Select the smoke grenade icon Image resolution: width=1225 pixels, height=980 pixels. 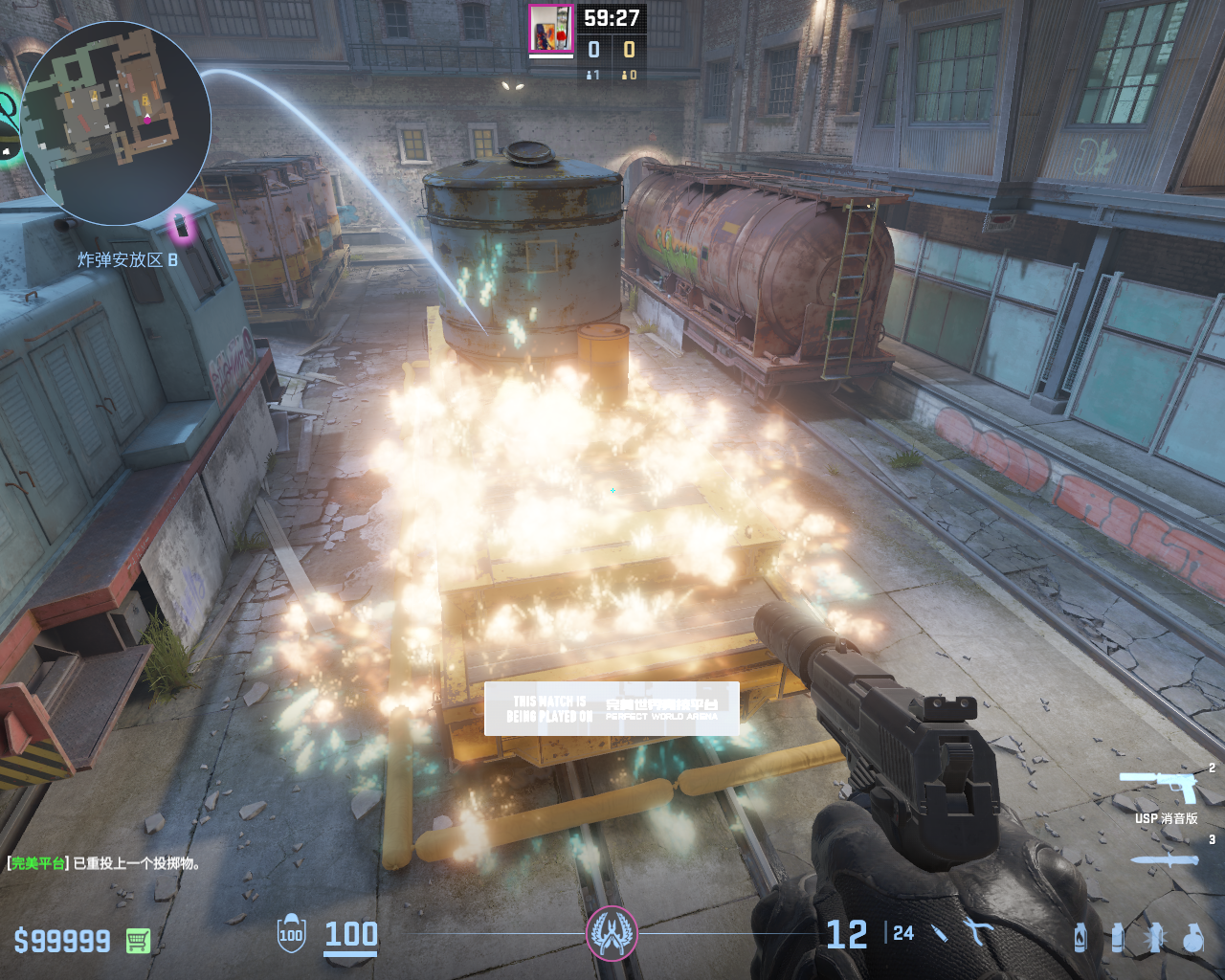click(1118, 937)
